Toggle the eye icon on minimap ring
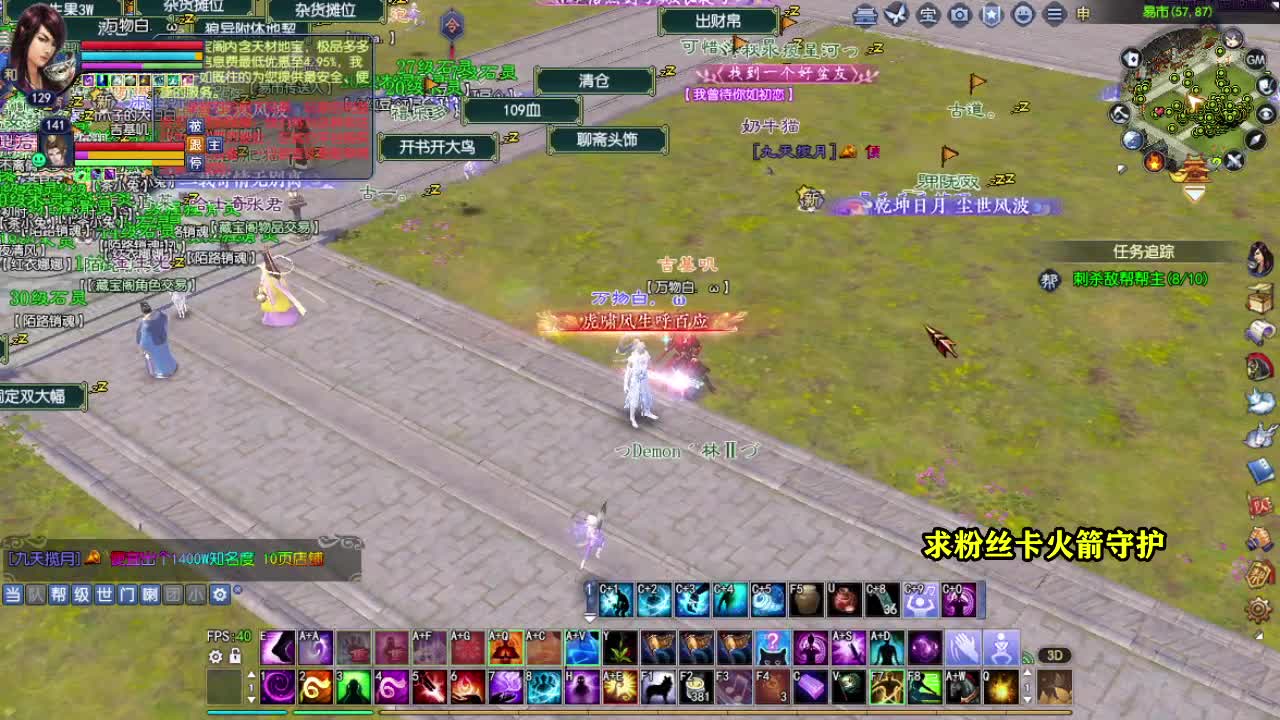 (x=1265, y=113)
